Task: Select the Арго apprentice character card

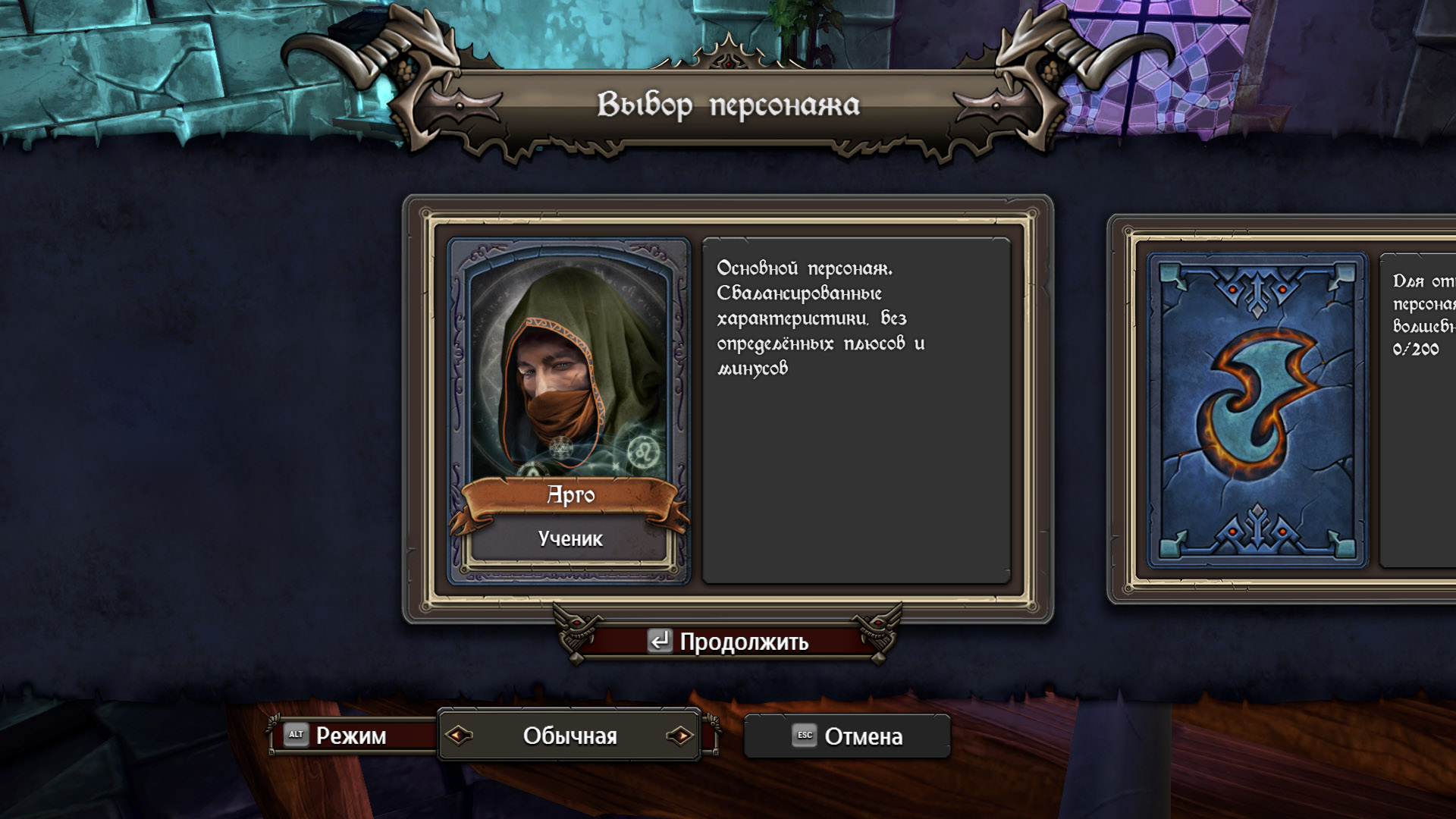Action: [569, 409]
